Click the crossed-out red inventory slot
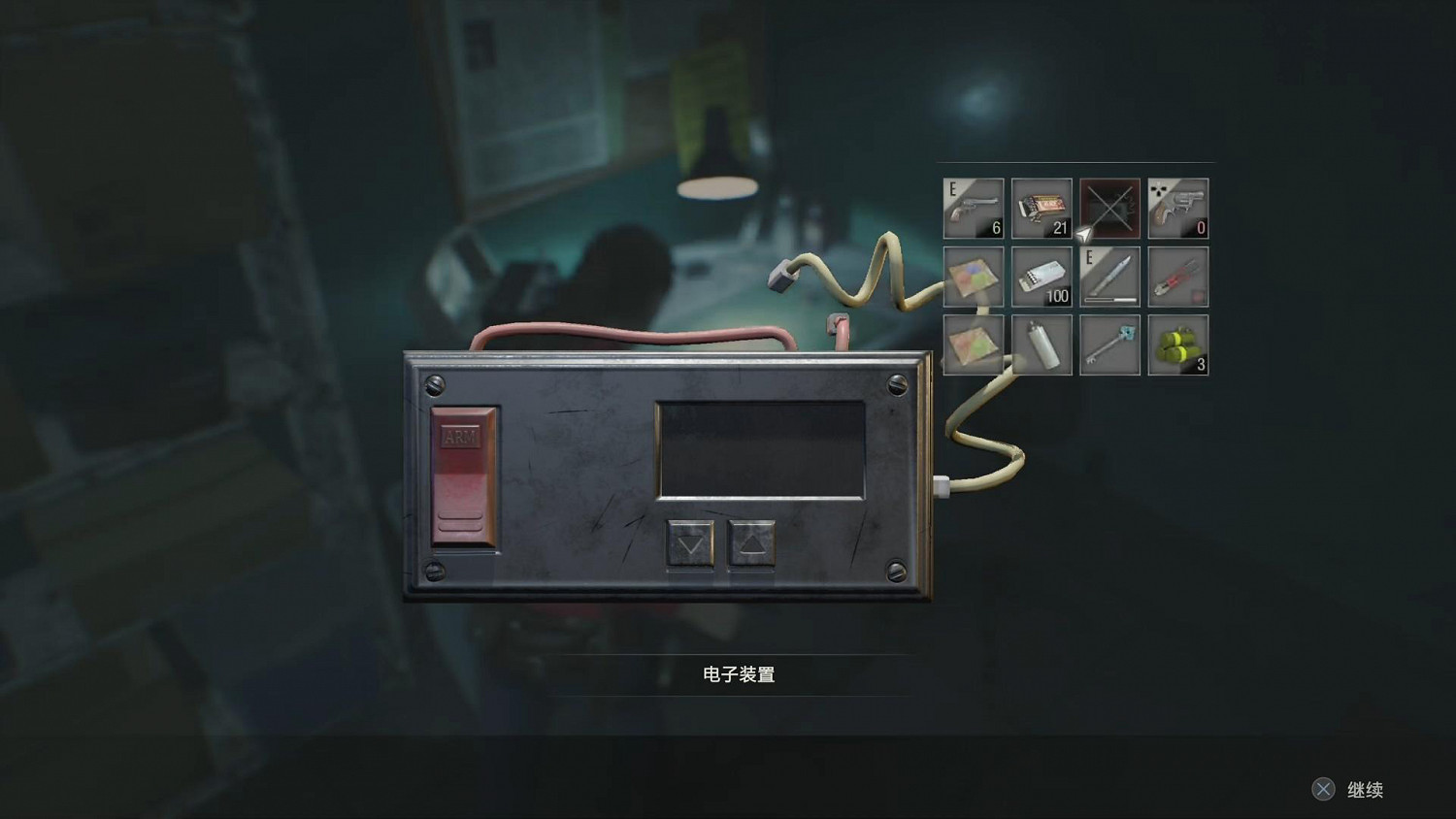Viewport: 1456px width, 819px height. coord(1109,209)
